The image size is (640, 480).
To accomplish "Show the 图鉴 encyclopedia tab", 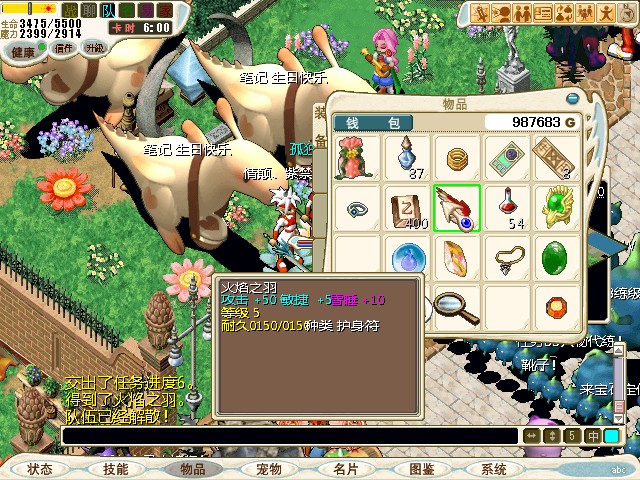I will tap(421, 468).
